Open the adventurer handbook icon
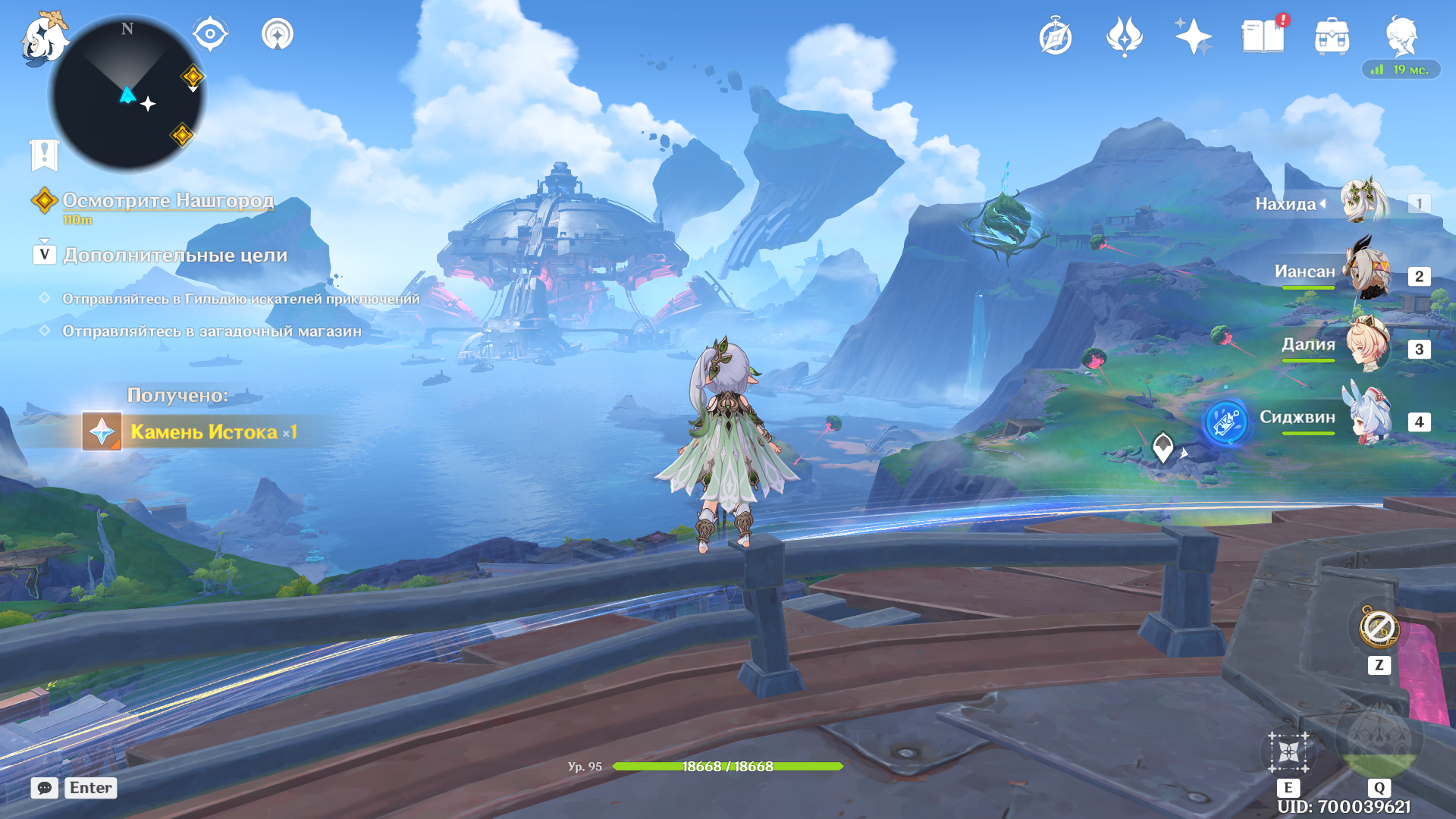Viewport: 1456px width, 819px height. point(1263,36)
